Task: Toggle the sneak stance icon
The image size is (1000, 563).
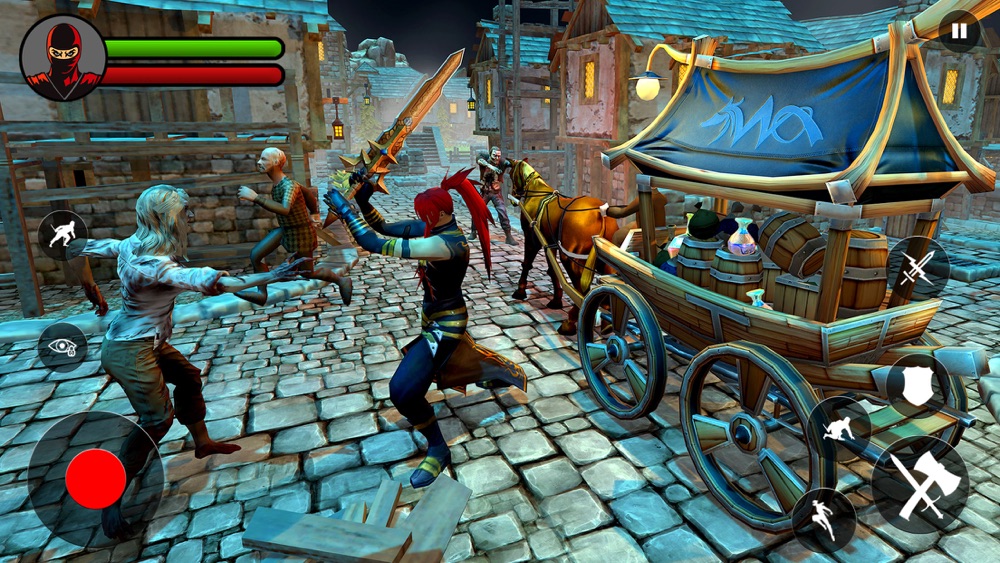Action: (x=62, y=236)
